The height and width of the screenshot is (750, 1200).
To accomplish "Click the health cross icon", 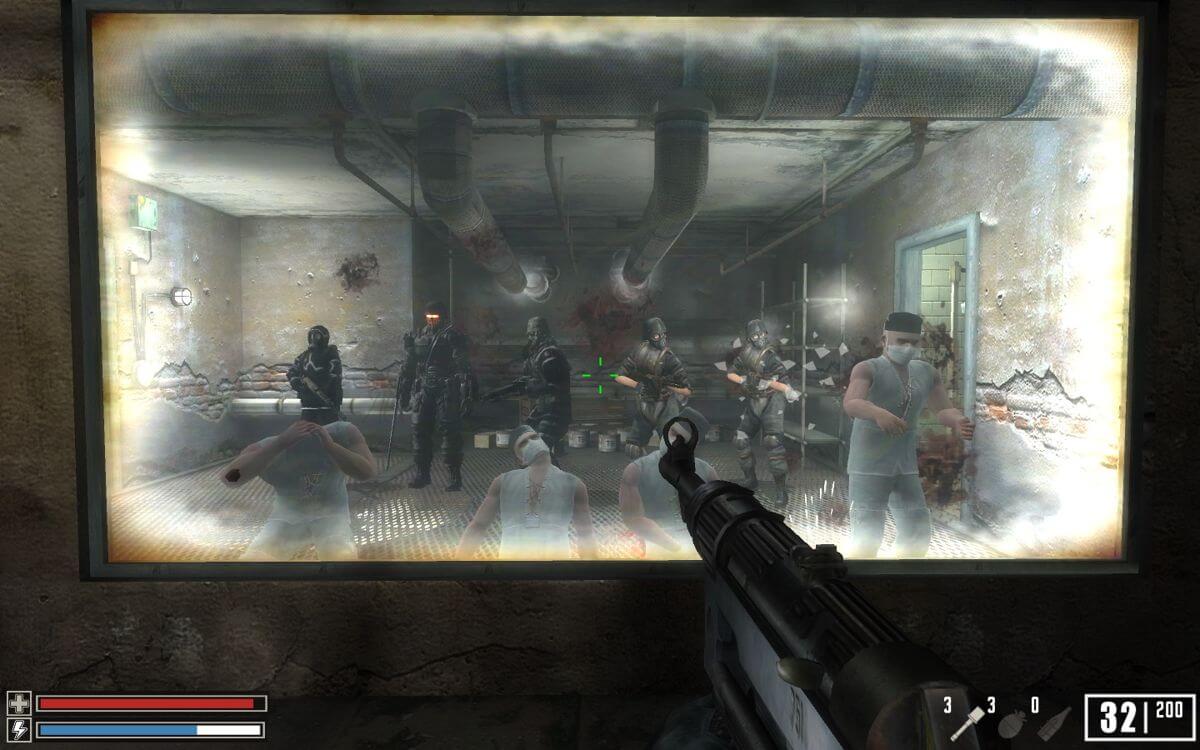I will tap(19, 703).
